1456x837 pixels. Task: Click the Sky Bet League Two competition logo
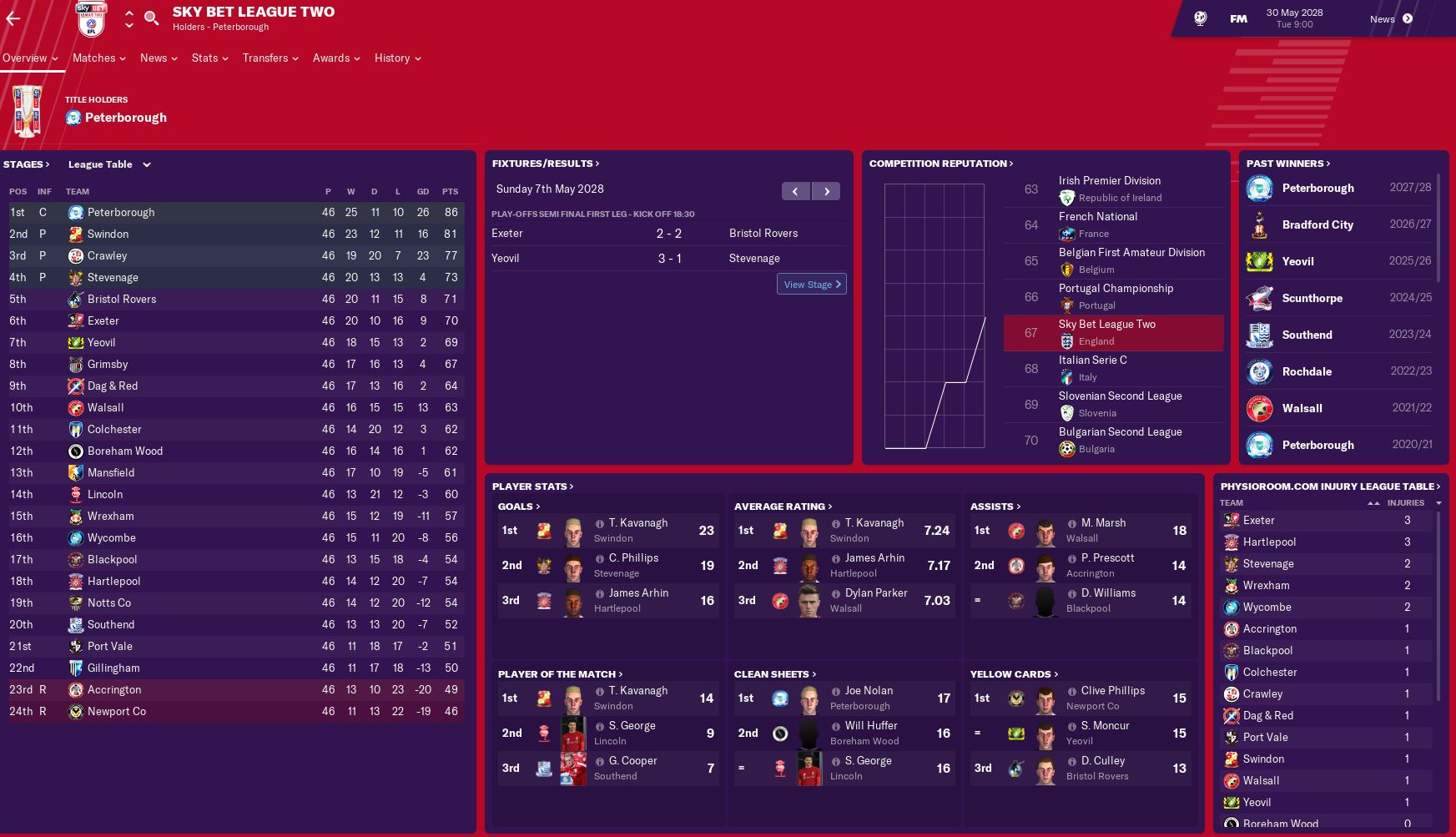point(90,18)
